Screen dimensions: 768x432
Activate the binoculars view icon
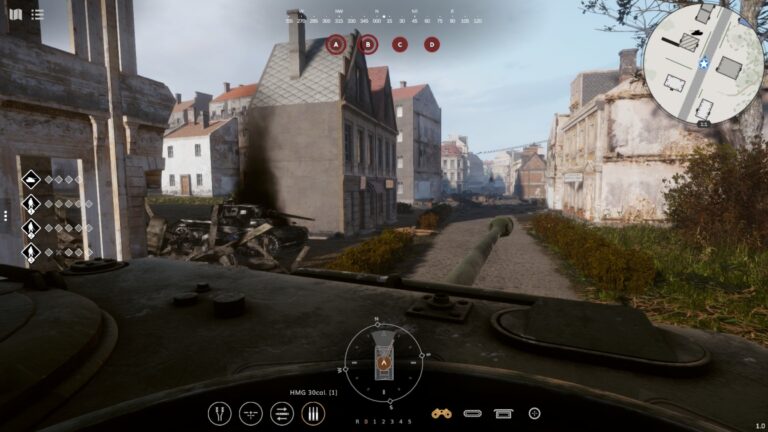[x=441, y=413]
